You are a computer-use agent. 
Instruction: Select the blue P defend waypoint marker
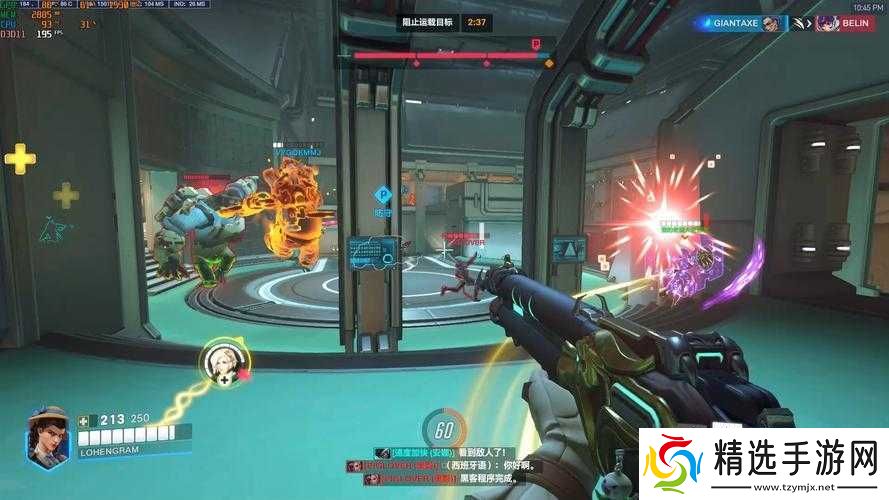coord(381,194)
